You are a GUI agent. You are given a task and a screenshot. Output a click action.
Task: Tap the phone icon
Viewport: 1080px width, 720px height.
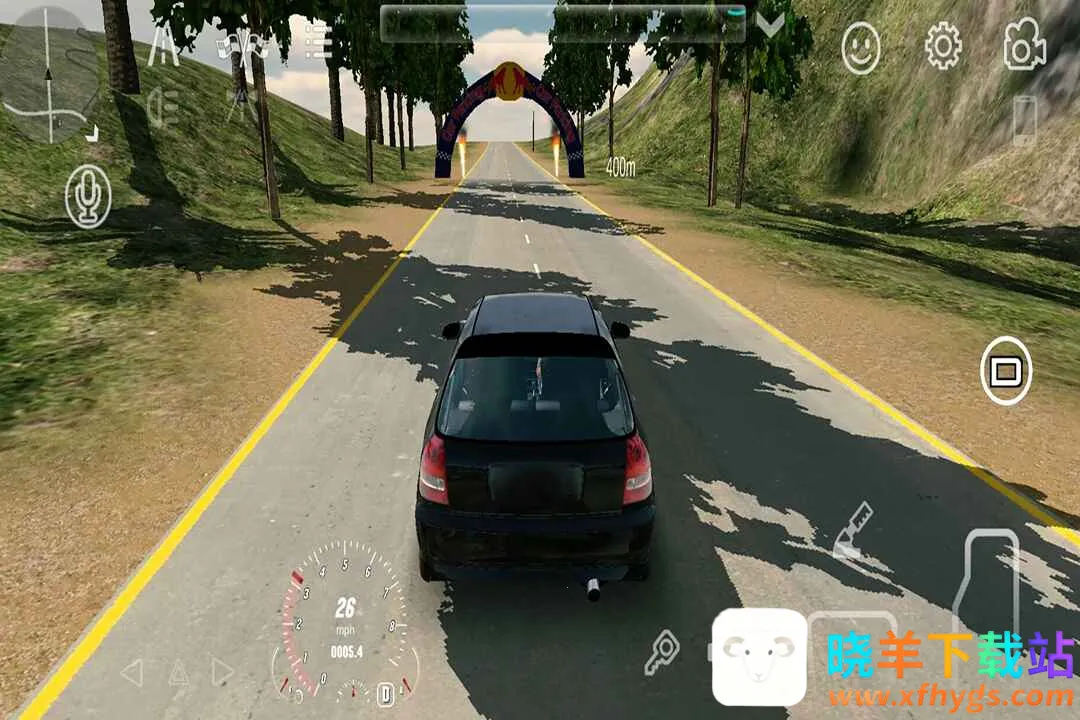(x=1024, y=120)
